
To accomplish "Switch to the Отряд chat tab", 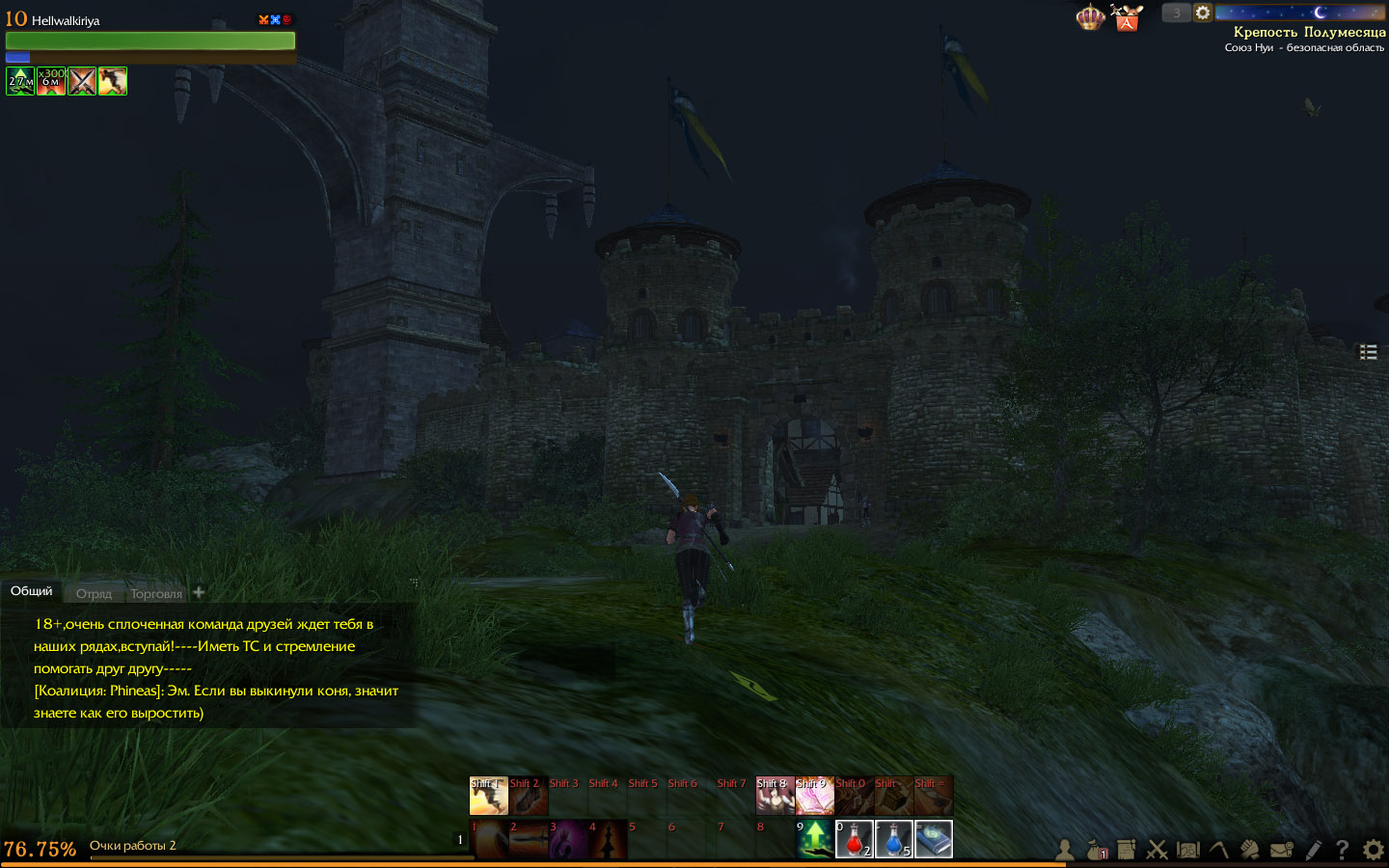I will pyautogui.click(x=94, y=593).
